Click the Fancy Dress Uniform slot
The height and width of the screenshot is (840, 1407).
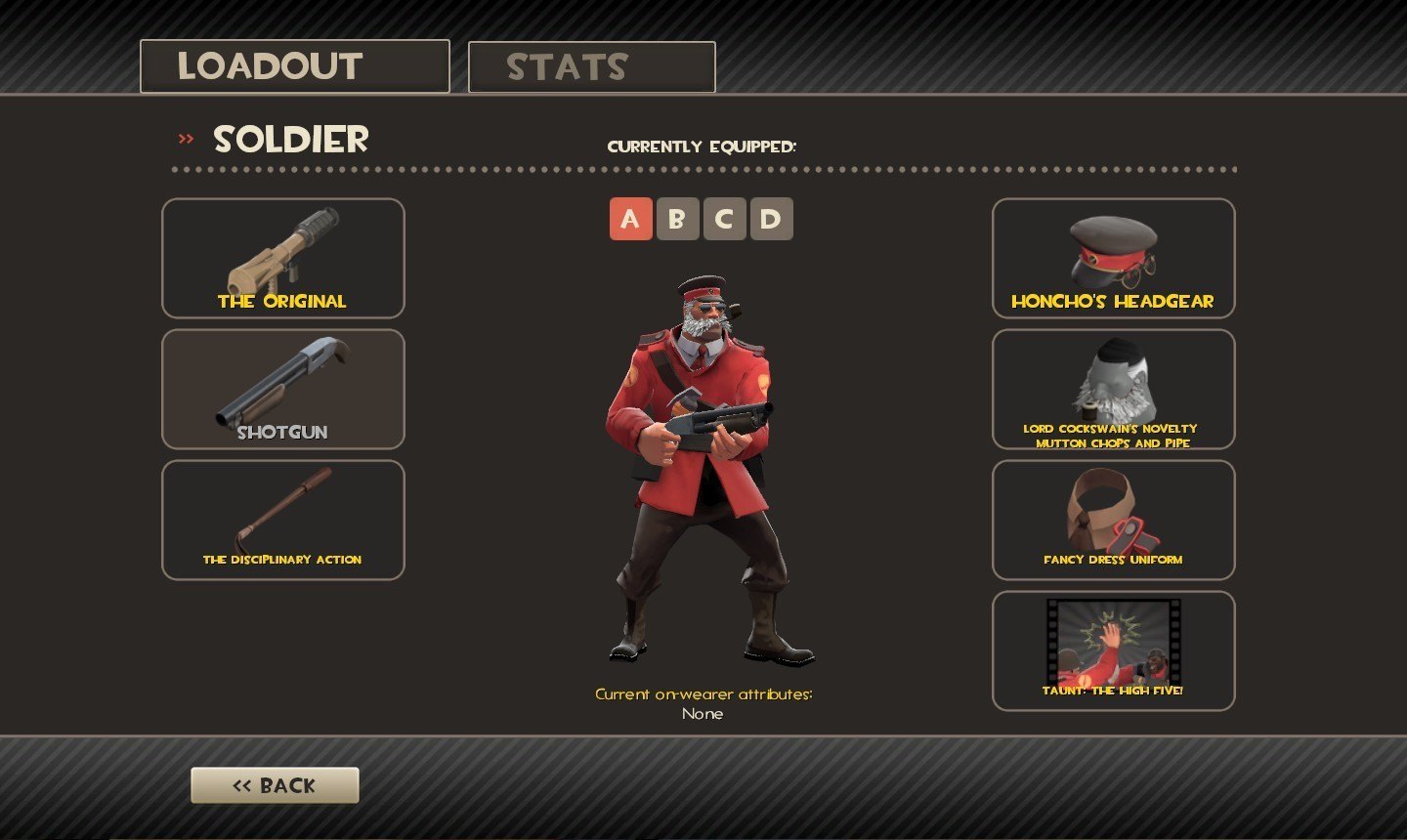click(x=1113, y=520)
